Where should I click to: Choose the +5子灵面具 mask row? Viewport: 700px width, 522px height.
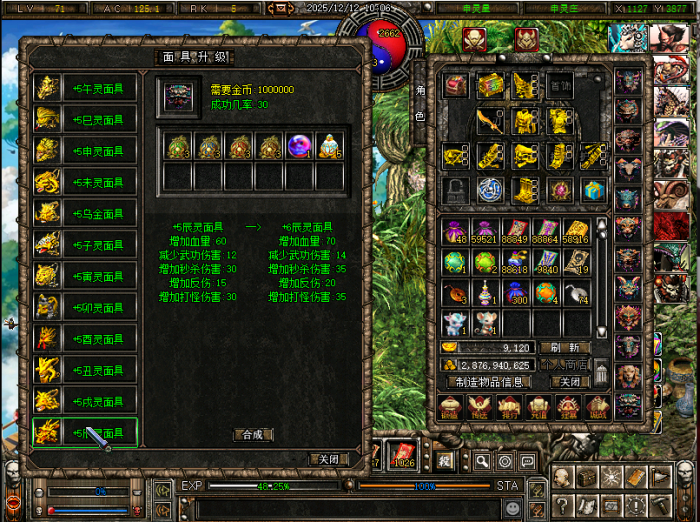85,245
